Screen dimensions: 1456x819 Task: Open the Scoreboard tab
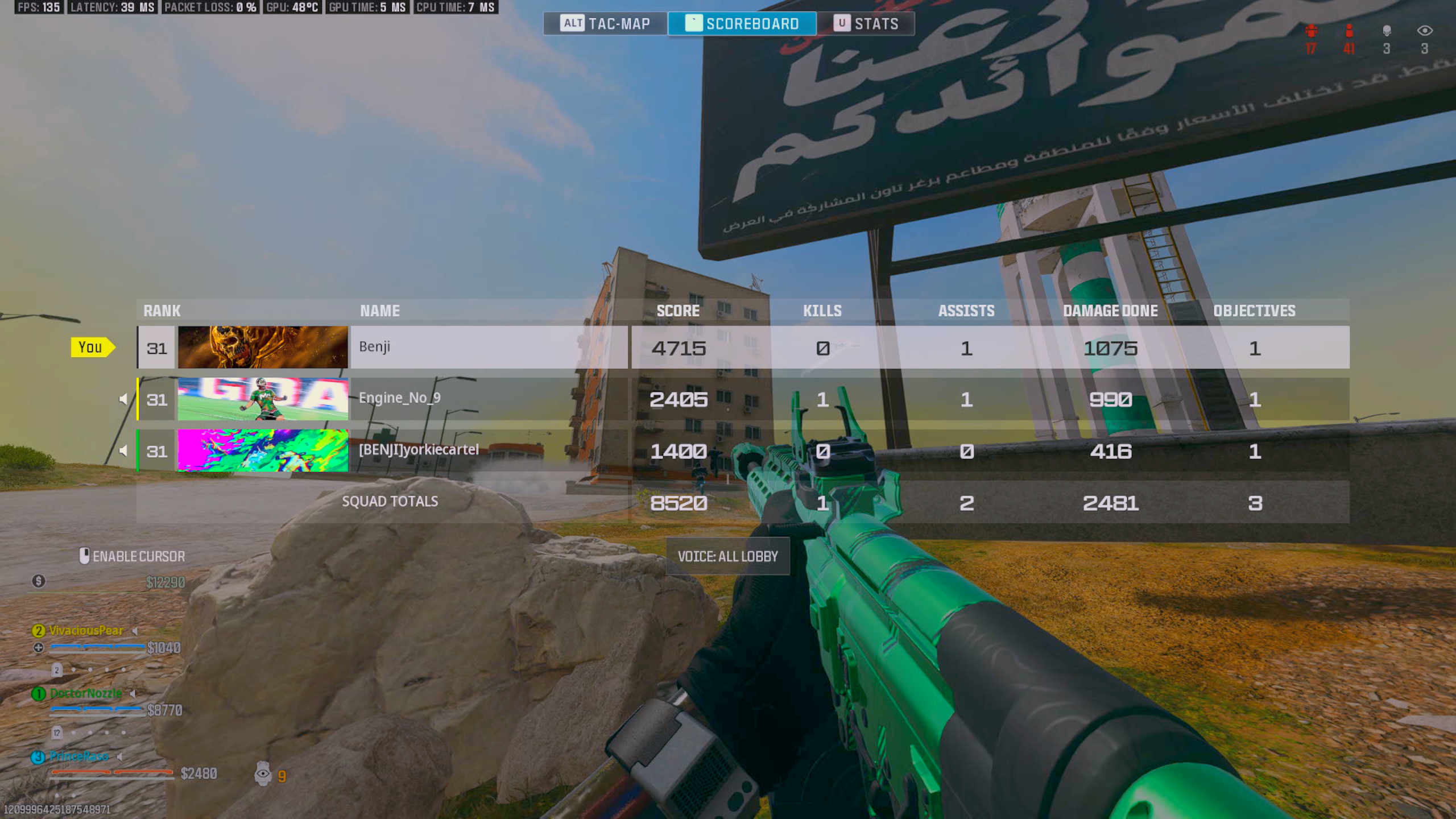tap(742, 24)
